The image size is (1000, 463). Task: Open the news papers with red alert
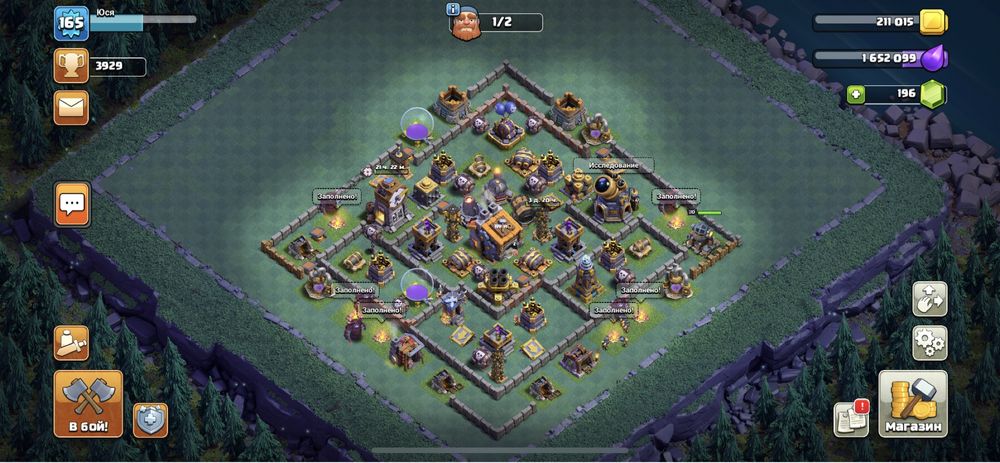(851, 418)
